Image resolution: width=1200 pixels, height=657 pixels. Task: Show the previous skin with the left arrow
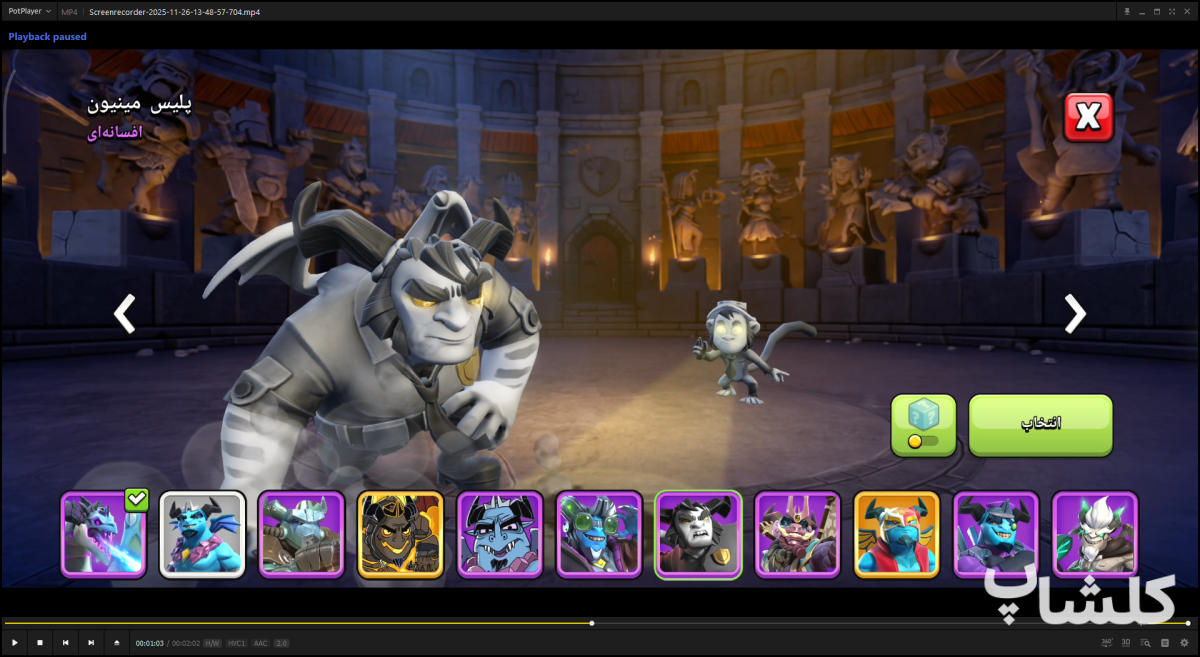[x=124, y=313]
